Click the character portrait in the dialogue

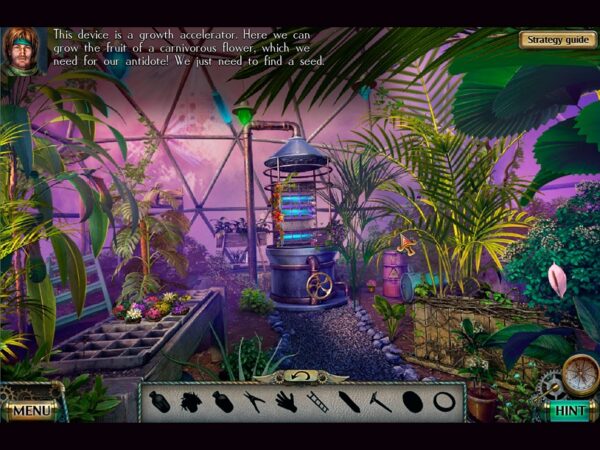(22, 51)
